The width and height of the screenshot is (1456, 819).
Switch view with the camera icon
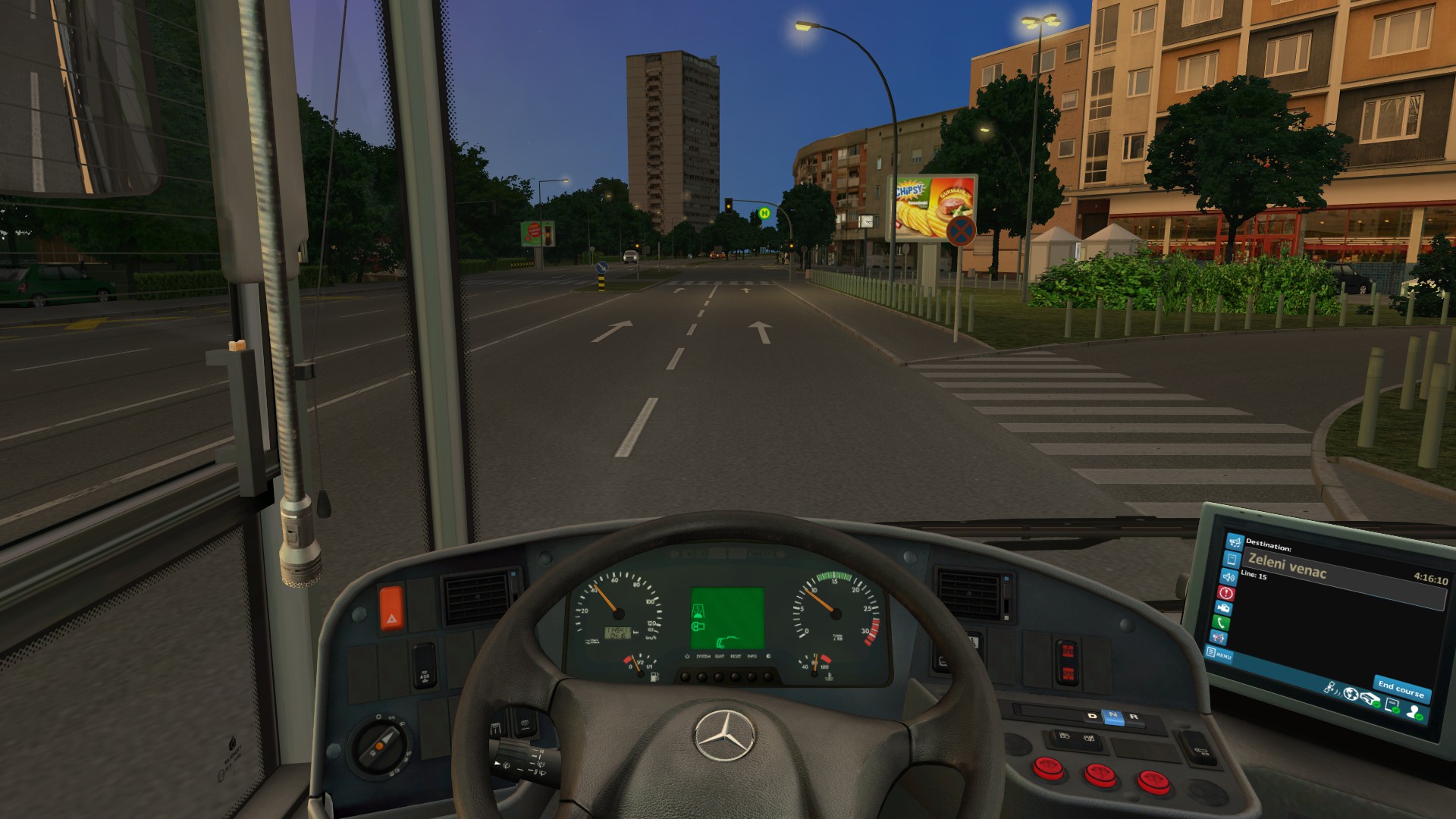click(x=1223, y=608)
